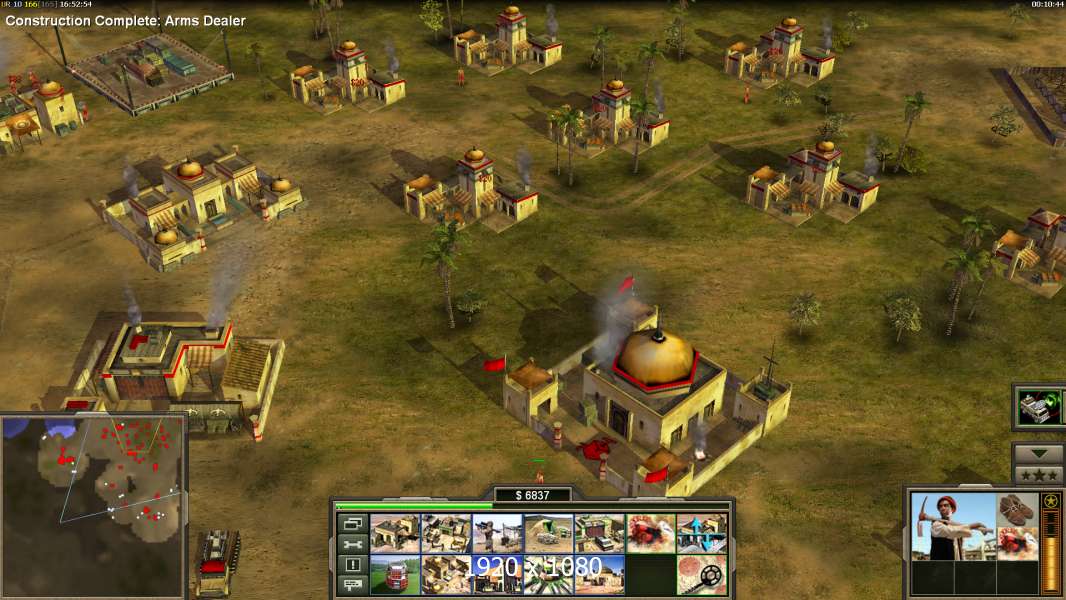Open the chat communicator button

point(352,585)
